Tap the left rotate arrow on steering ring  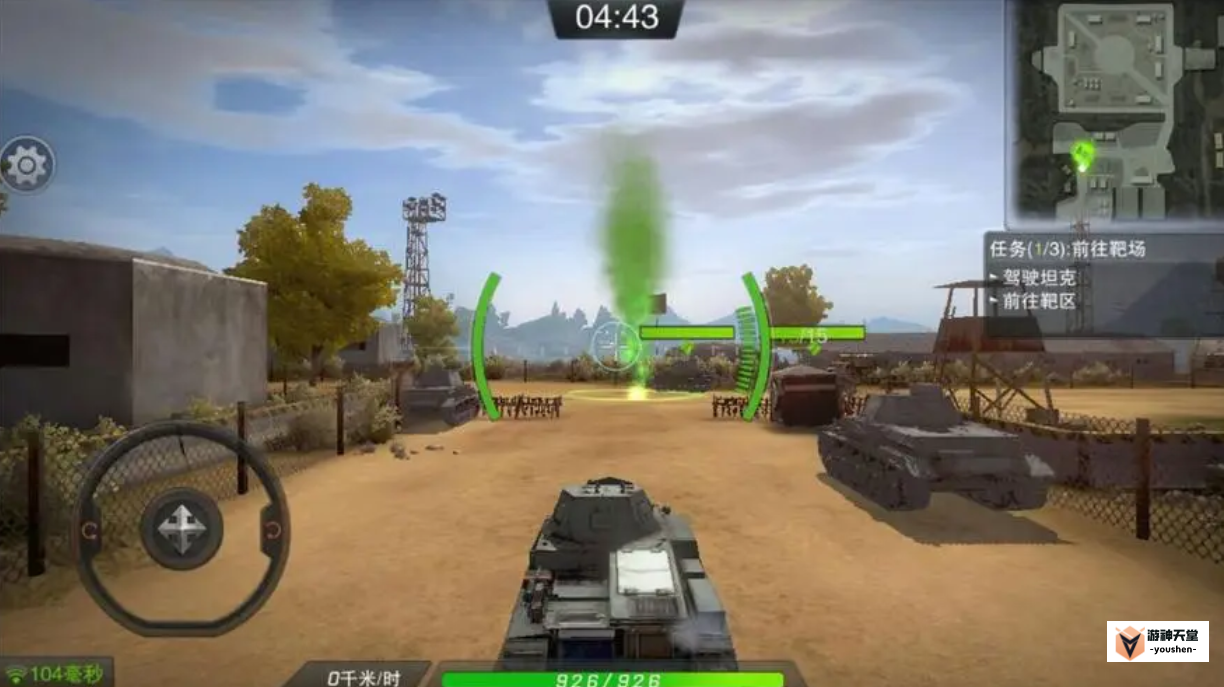point(90,529)
